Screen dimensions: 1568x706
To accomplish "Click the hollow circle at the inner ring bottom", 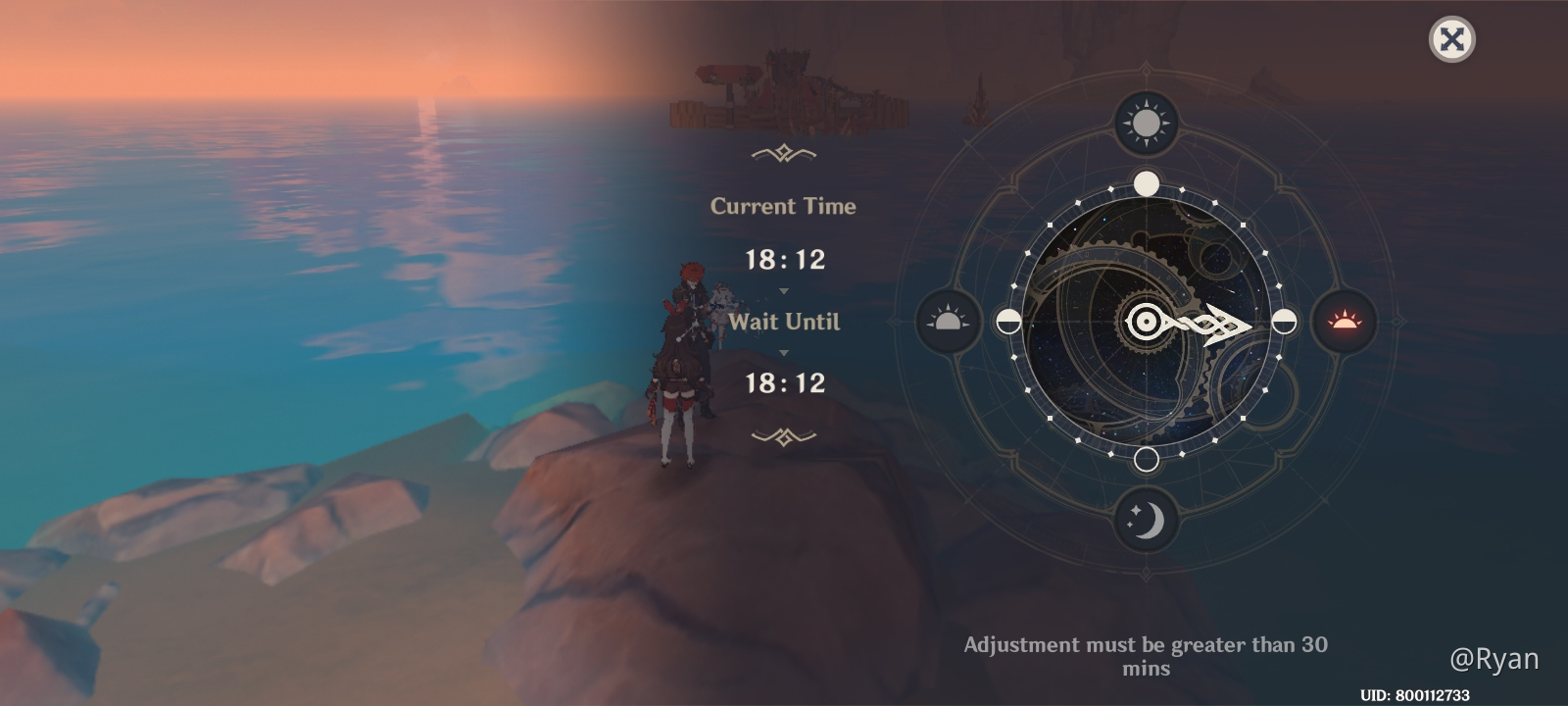I will (x=1147, y=457).
